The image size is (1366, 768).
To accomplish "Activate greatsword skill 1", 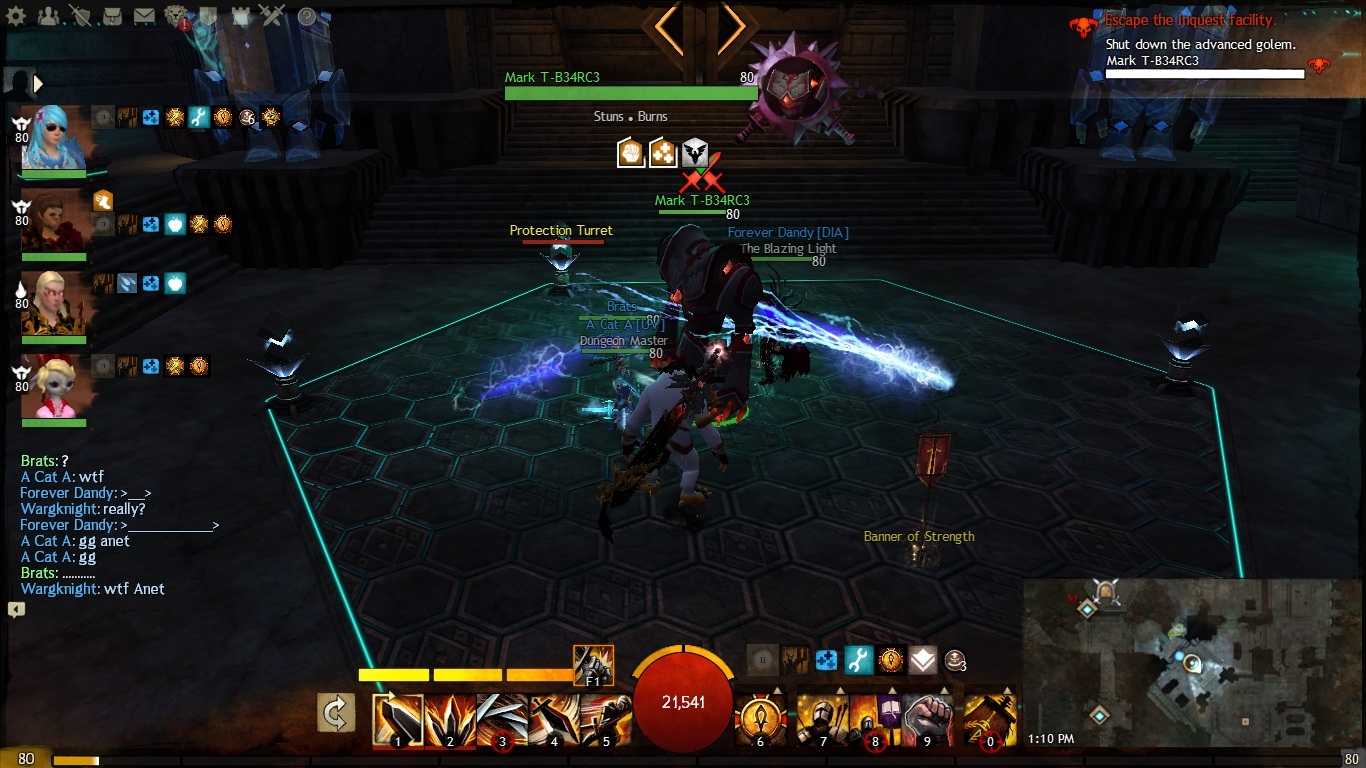I will 398,720.
